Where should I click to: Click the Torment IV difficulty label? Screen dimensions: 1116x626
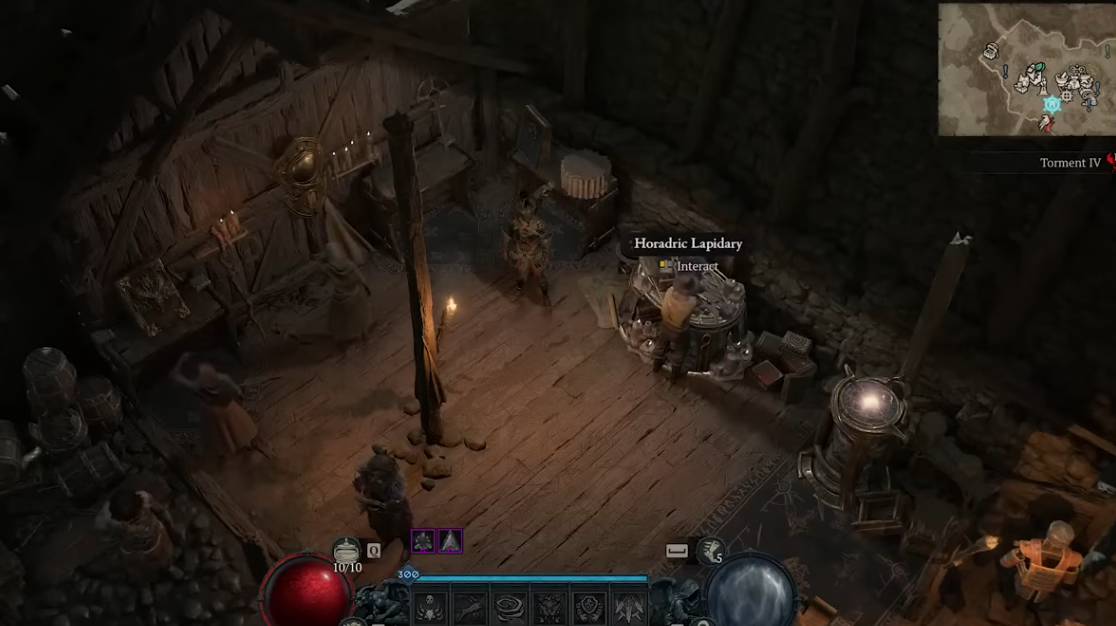click(x=1070, y=162)
